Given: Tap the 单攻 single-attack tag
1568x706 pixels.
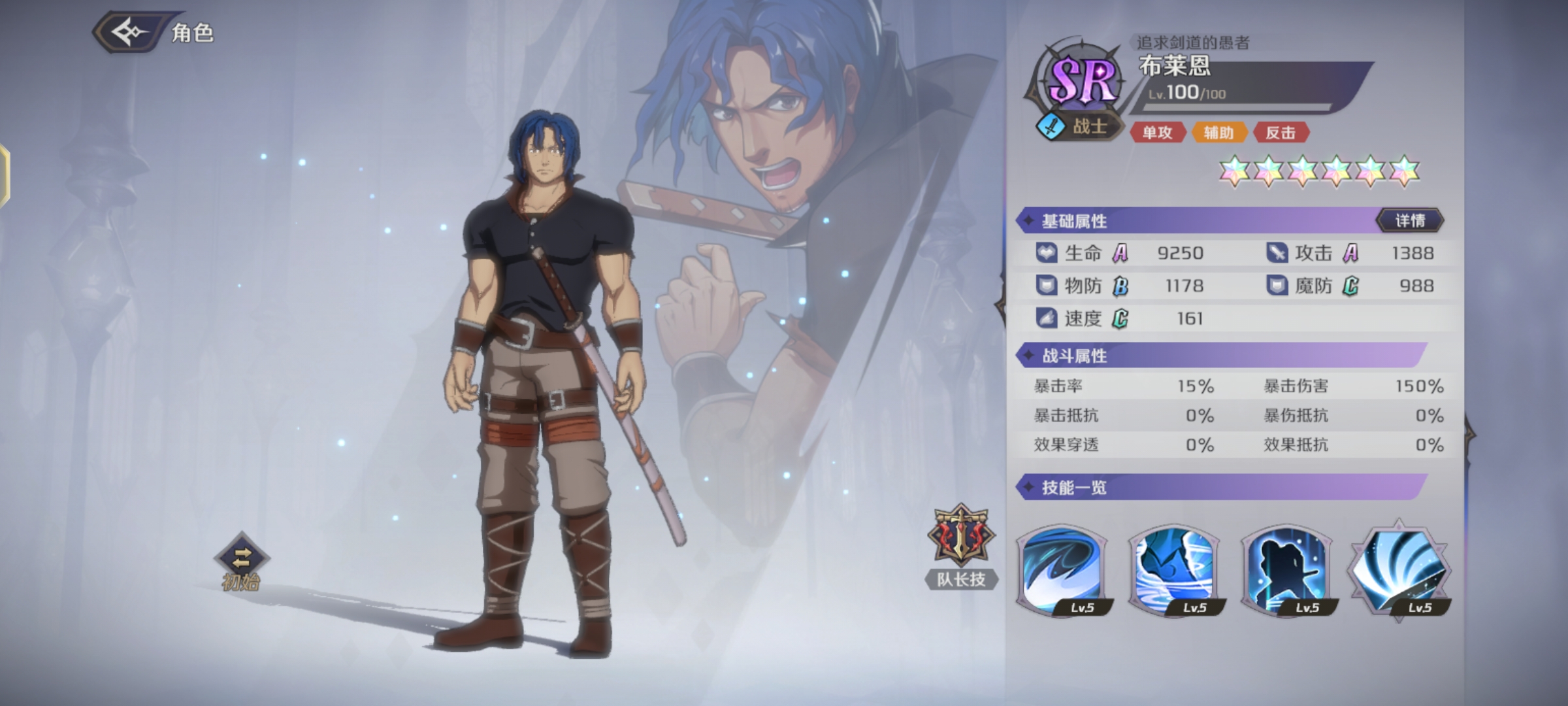Looking at the screenshot, I should click(1157, 133).
